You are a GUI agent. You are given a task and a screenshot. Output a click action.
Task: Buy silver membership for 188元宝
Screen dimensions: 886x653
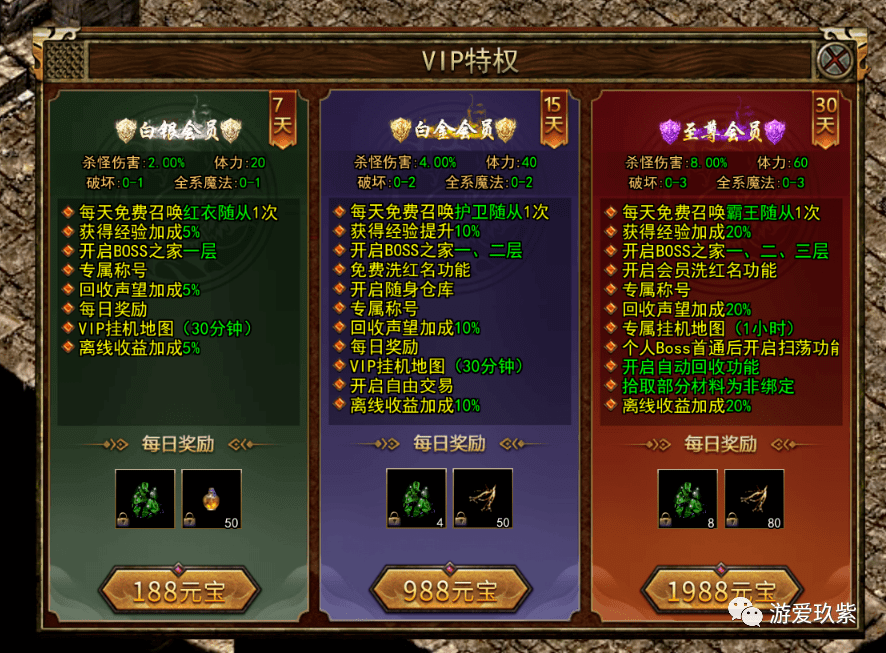point(179,591)
